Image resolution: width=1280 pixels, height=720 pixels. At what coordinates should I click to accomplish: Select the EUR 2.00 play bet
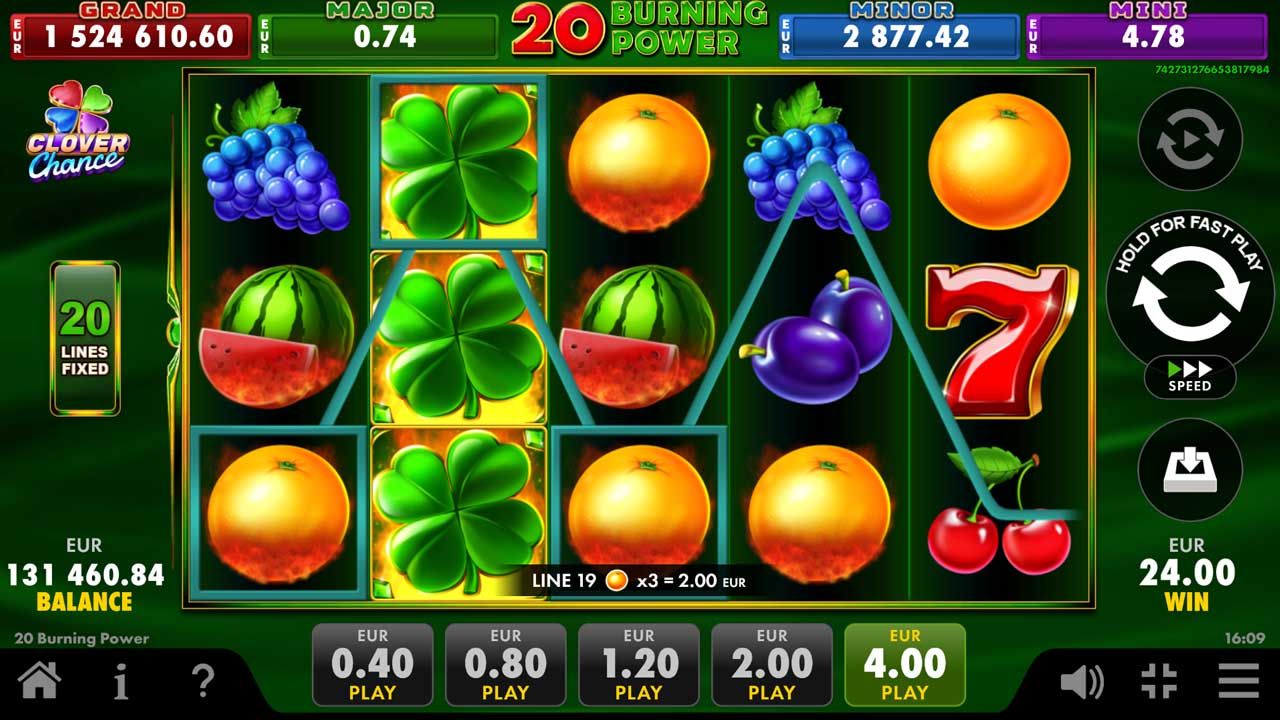771,665
